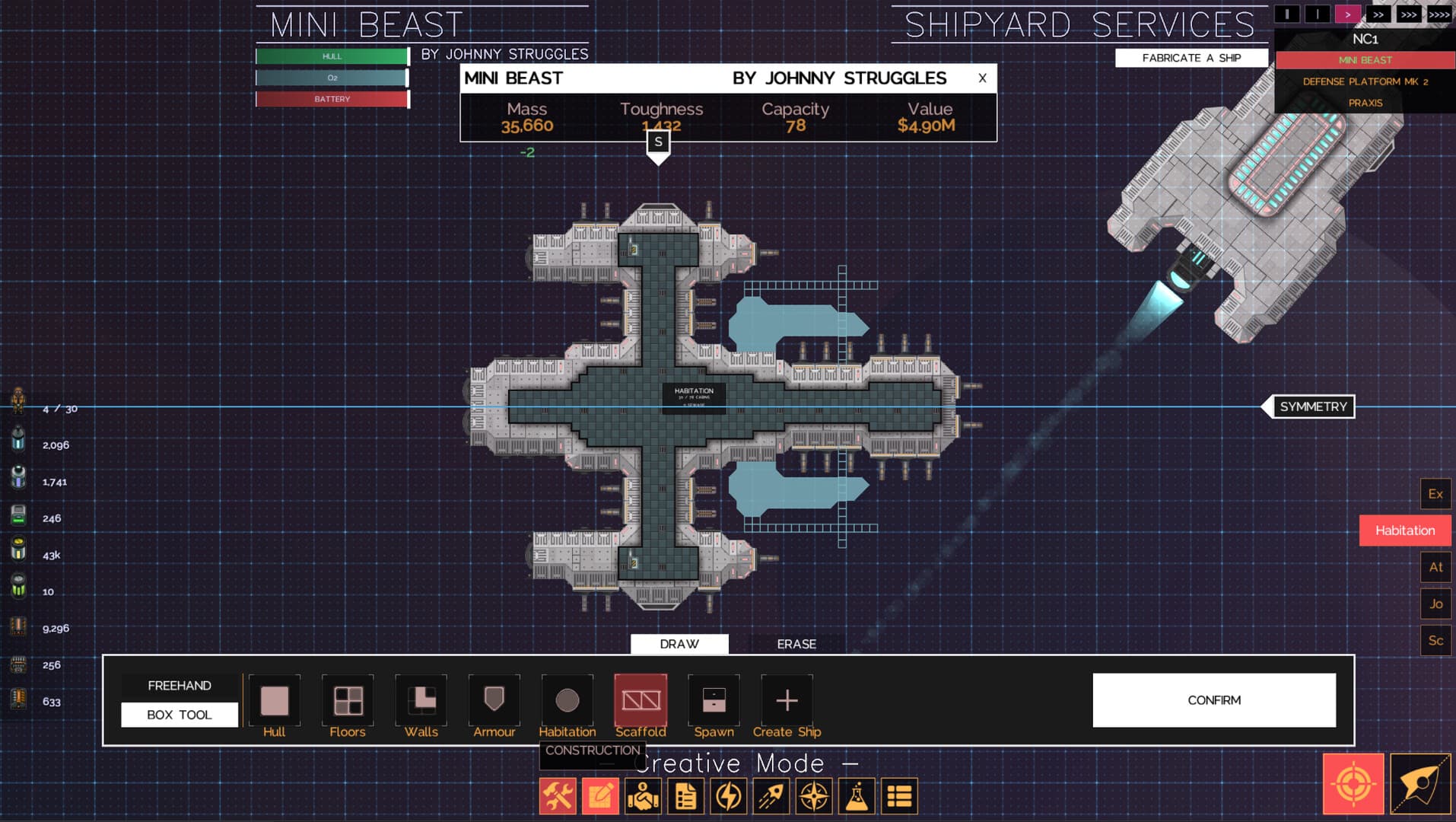Viewport: 1456px width, 822px height.
Task: Select Defense Platform MK 2 from NC1 list
Action: tap(1365, 81)
